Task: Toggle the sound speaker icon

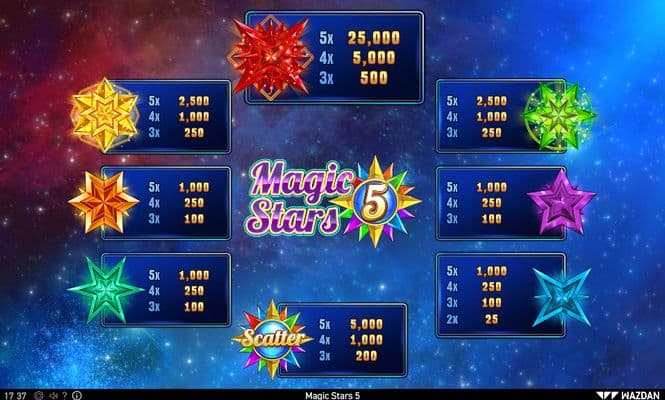Action: point(53,395)
